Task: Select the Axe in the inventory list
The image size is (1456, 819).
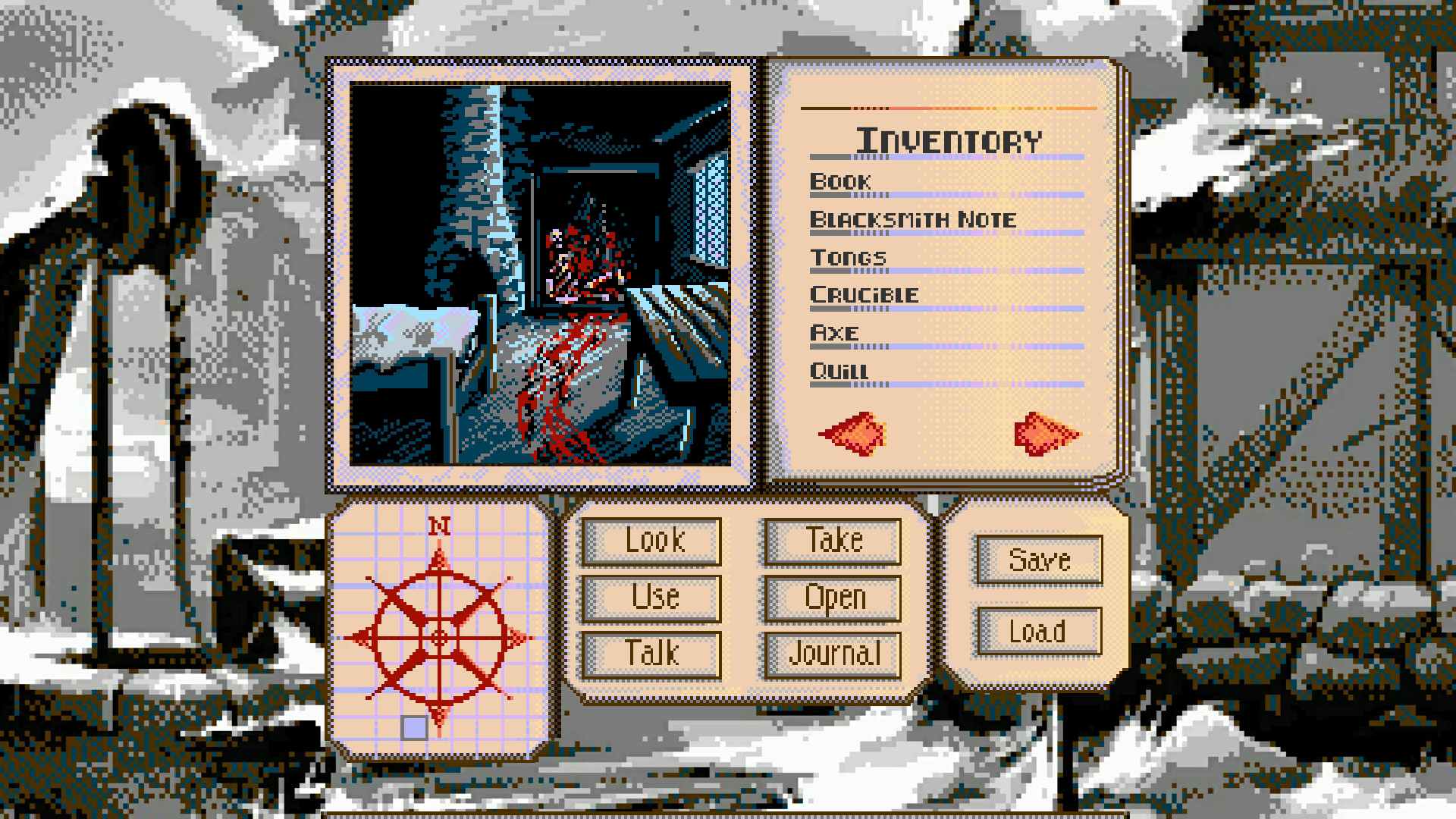Action: [x=833, y=334]
